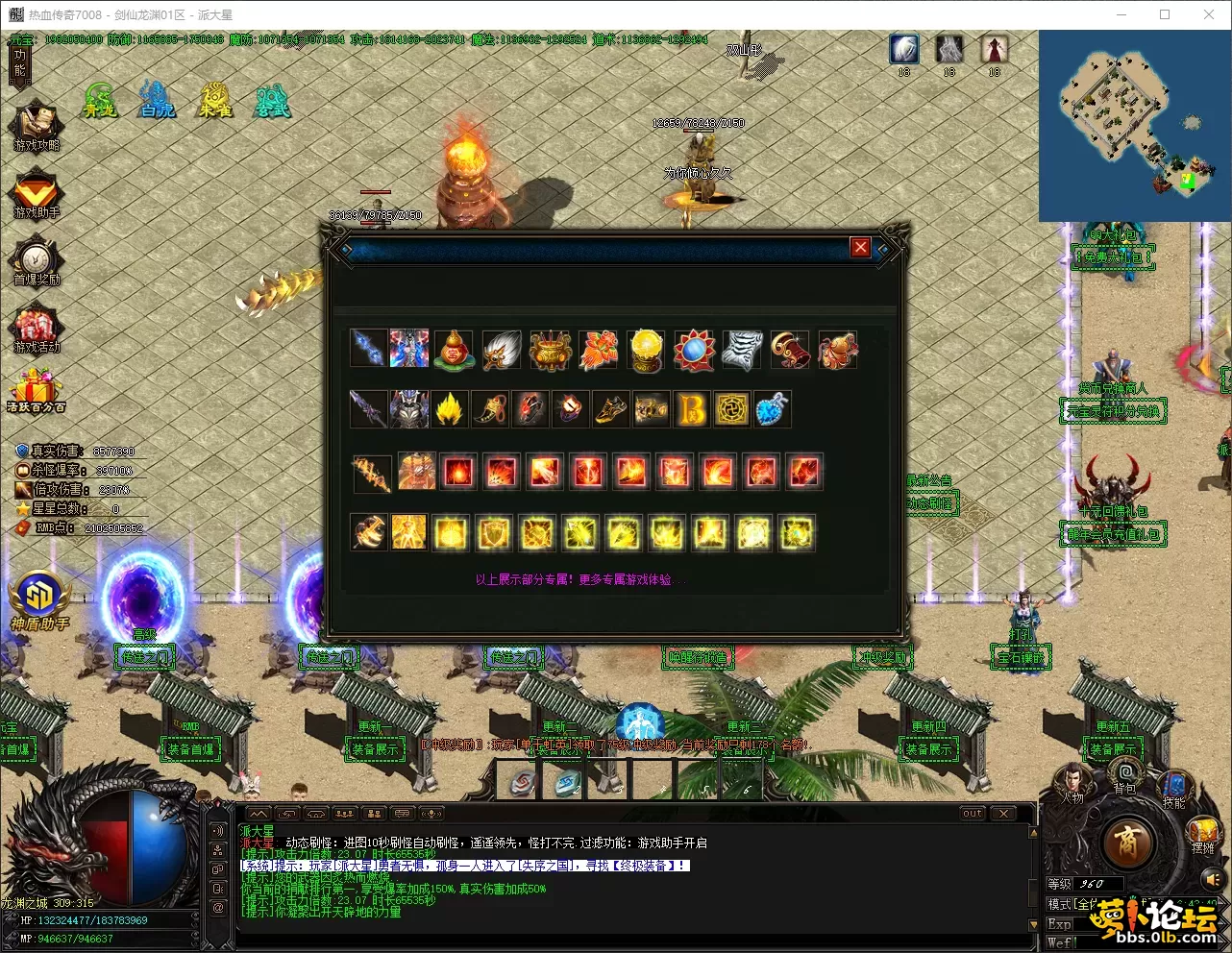Image resolution: width=1232 pixels, height=953 pixels.
Task: Open the 神盾助手 shield assistant
Action: coord(39,602)
